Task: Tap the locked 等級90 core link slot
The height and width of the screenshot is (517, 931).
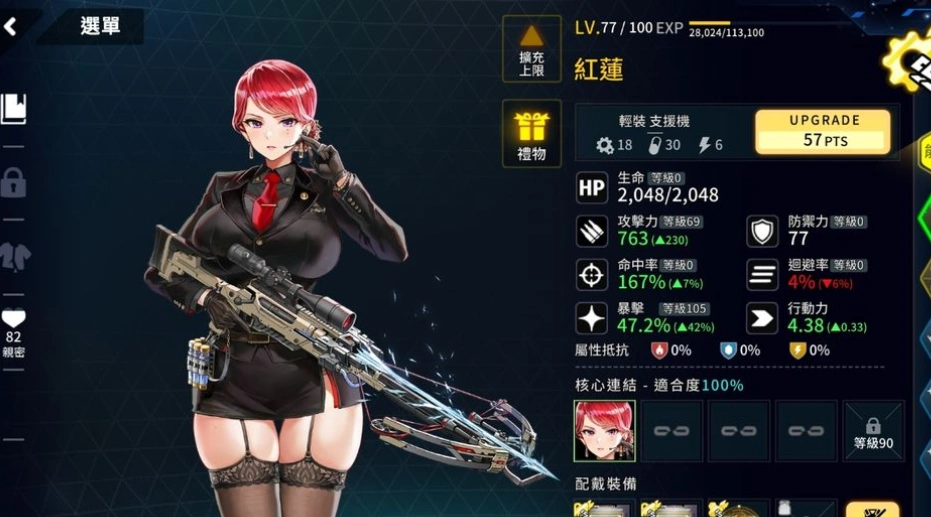Action: tap(873, 431)
